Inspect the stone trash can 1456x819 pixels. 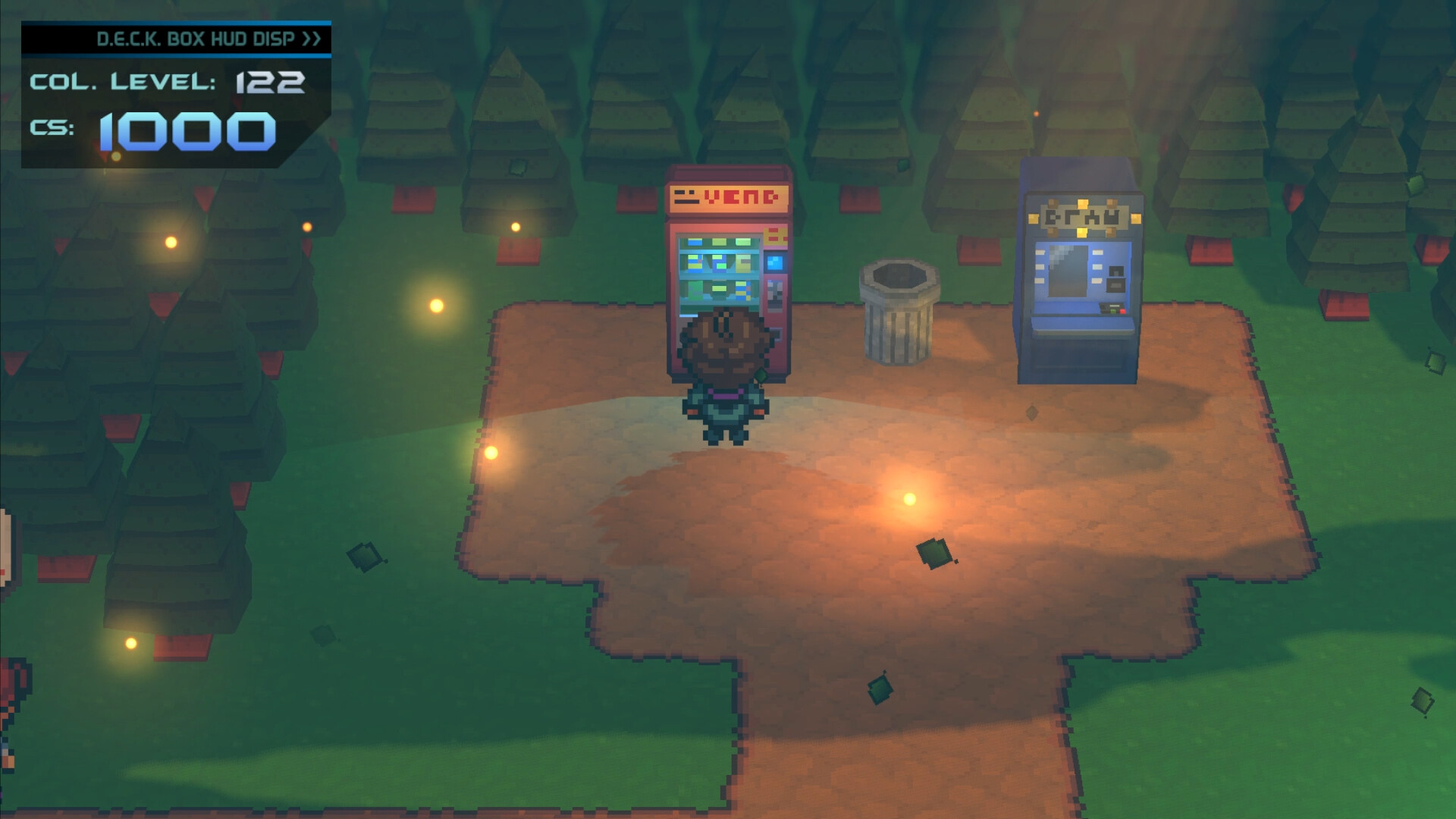point(899,315)
